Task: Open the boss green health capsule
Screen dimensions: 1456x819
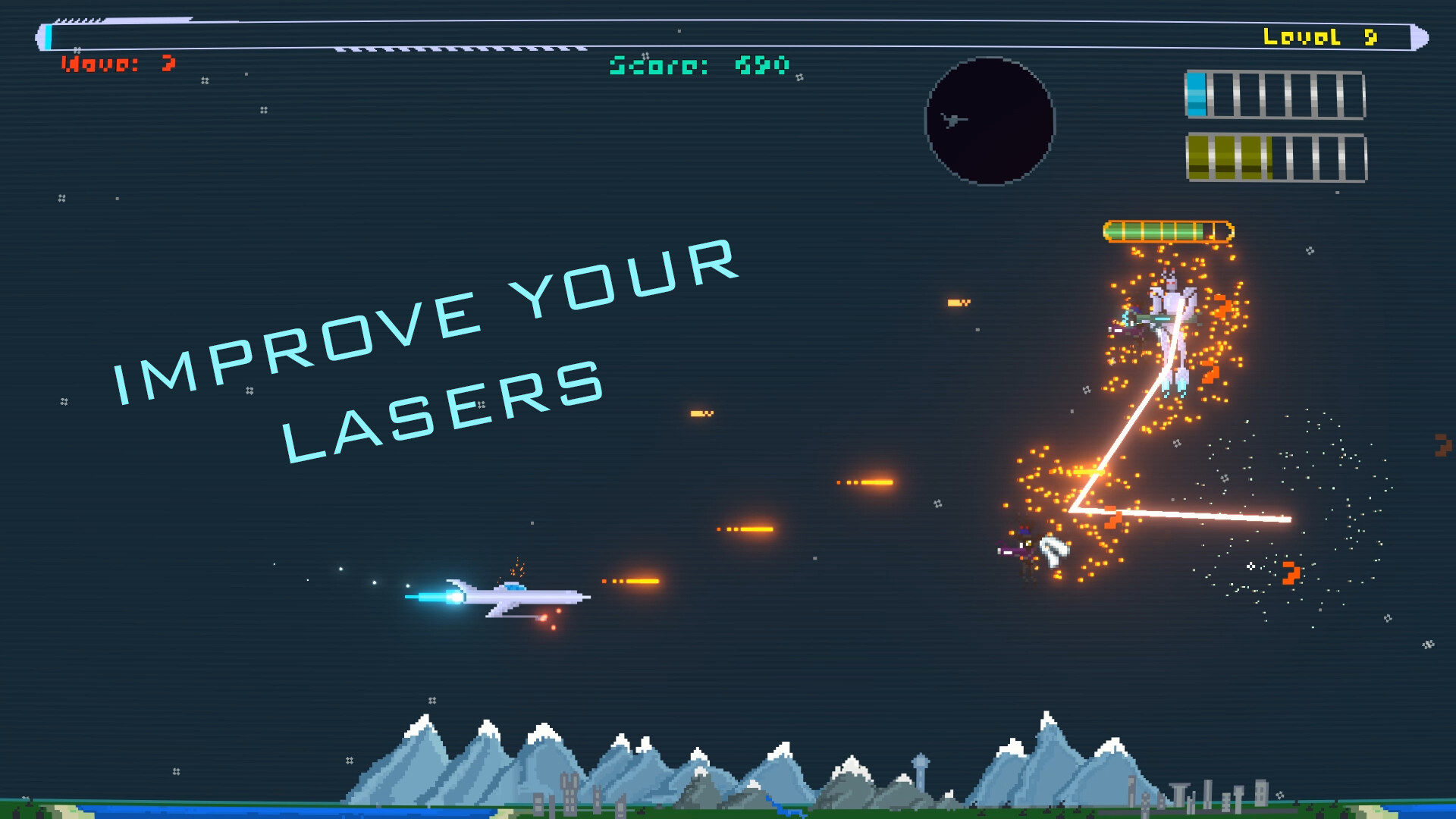Action: click(1168, 229)
